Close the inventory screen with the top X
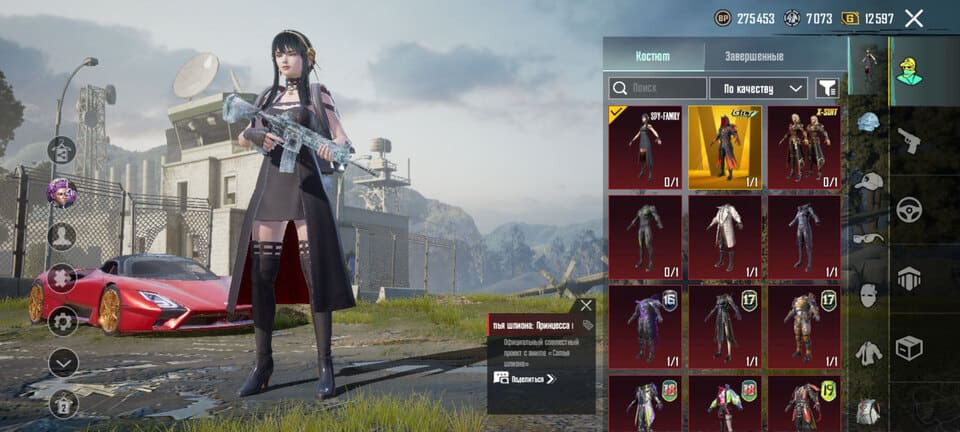Screen dimensions: 960x432 pyautogui.click(x=913, y=18)
